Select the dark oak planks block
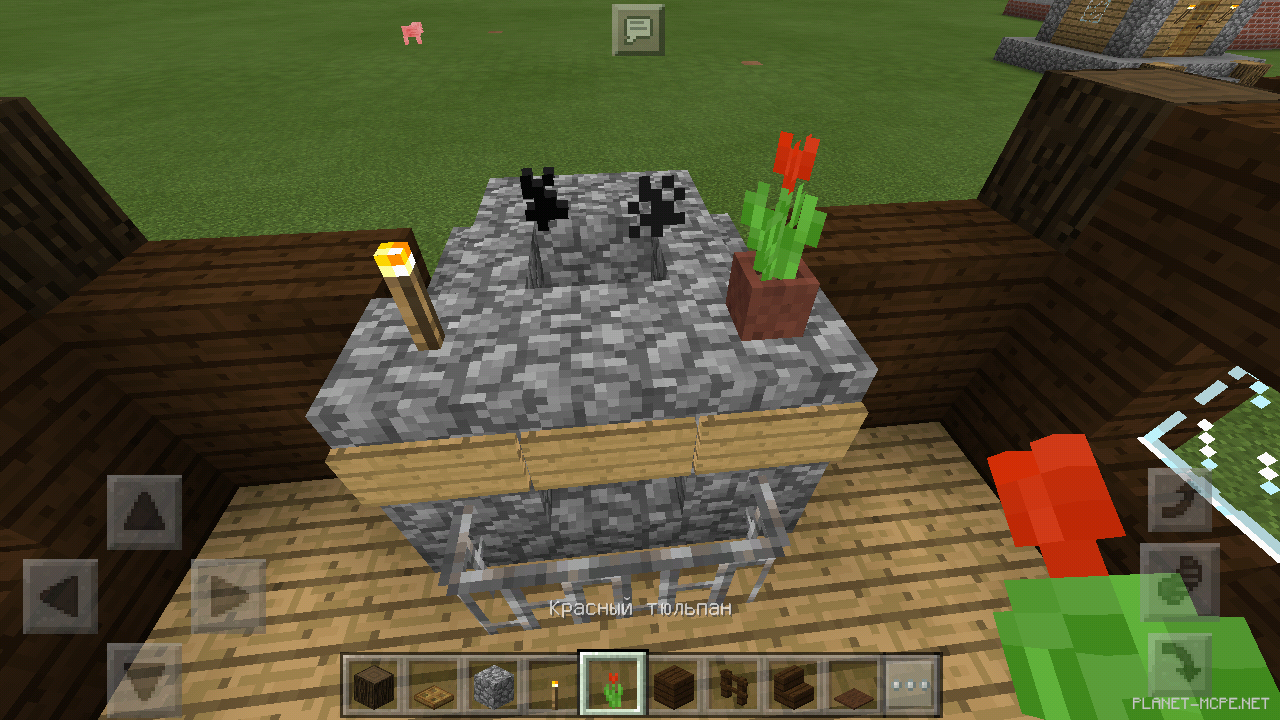This screenshot has width=1280, height=720. 673,684
